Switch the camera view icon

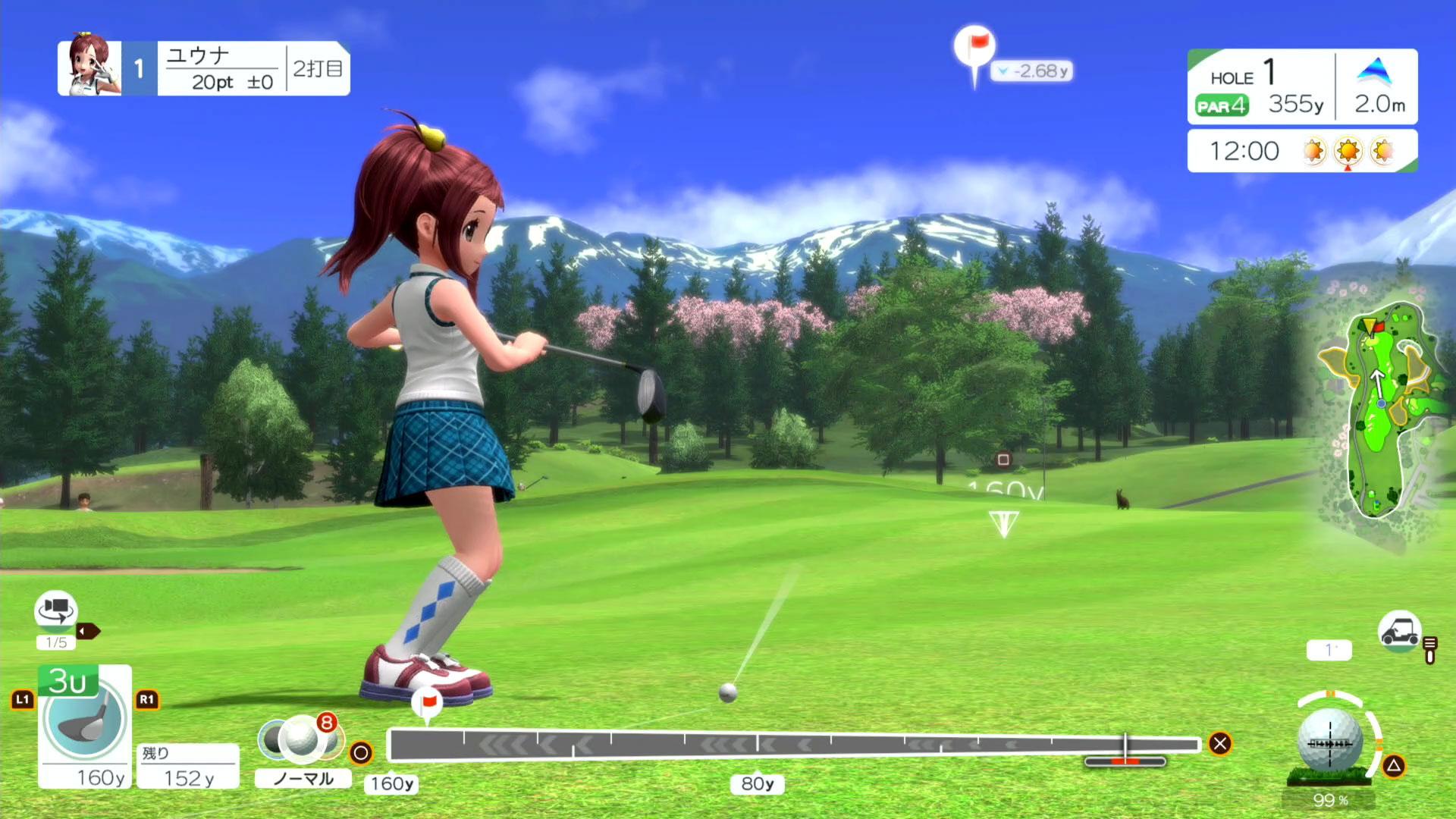point(56,610)
